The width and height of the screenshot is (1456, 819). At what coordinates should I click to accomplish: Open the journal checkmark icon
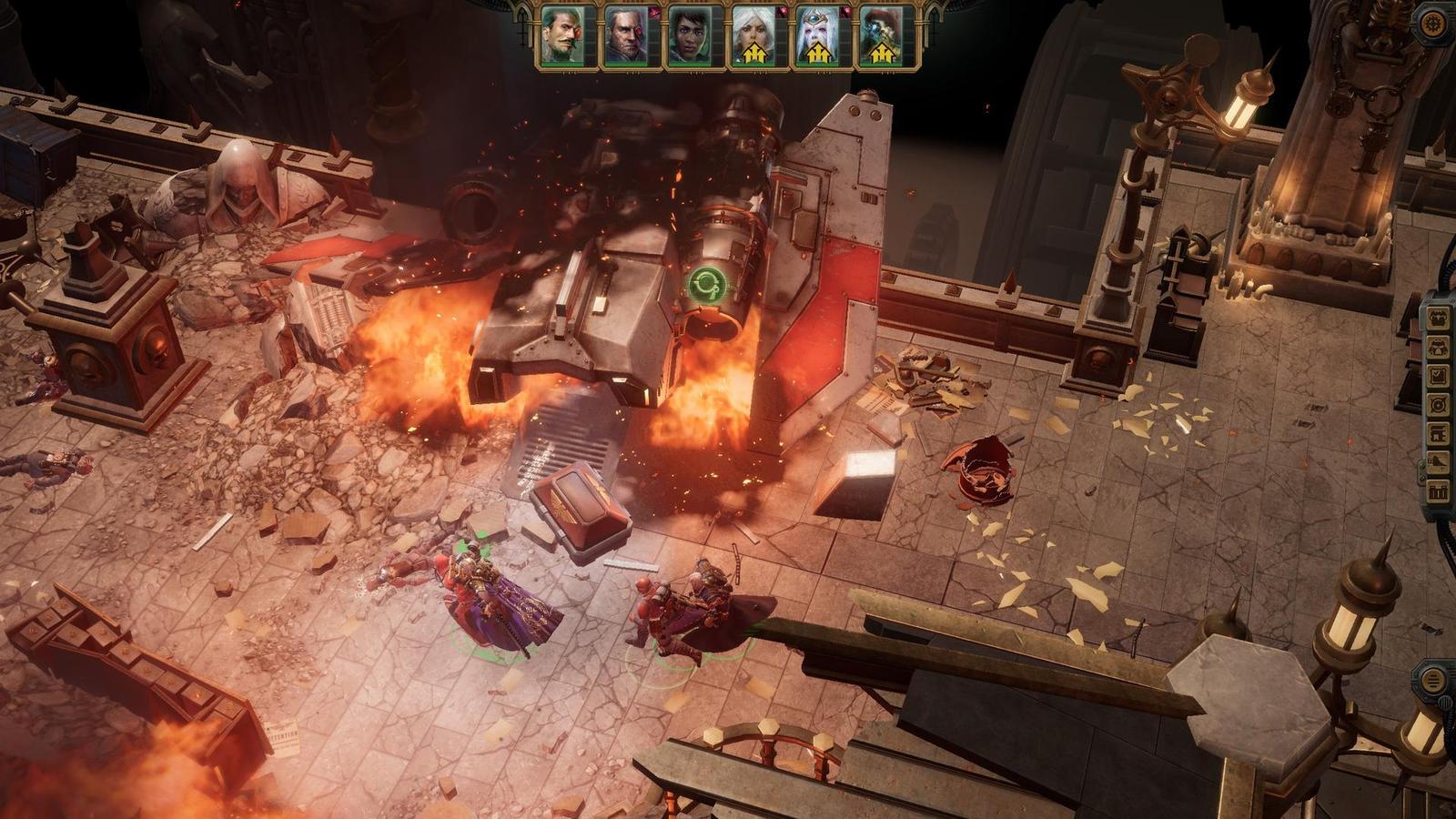pos(1439,375)
